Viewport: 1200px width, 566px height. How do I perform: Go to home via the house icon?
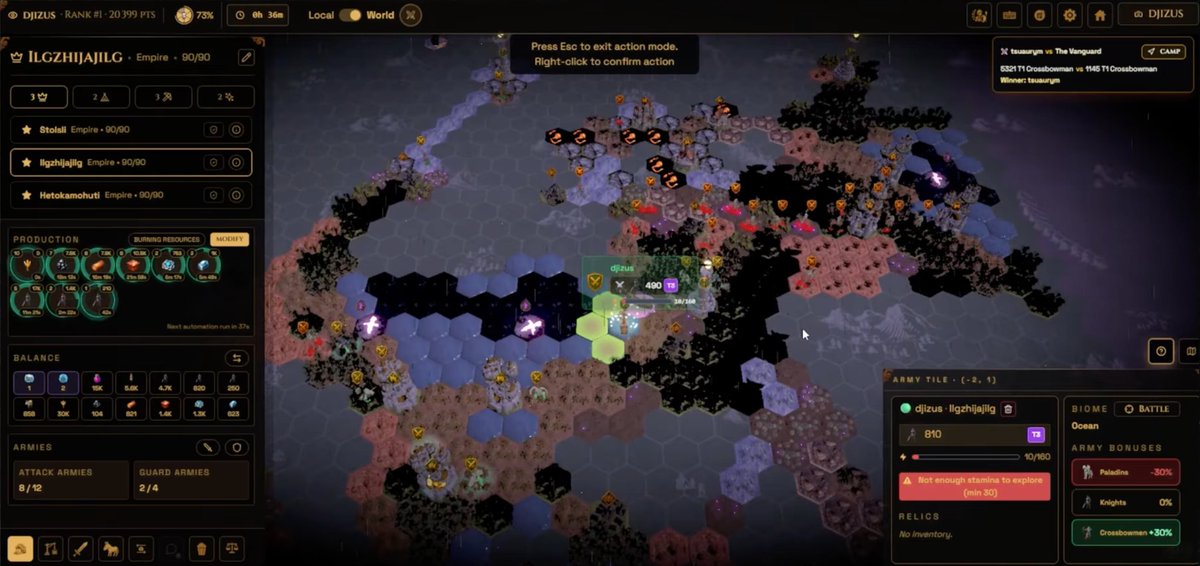coord(1099,15)
